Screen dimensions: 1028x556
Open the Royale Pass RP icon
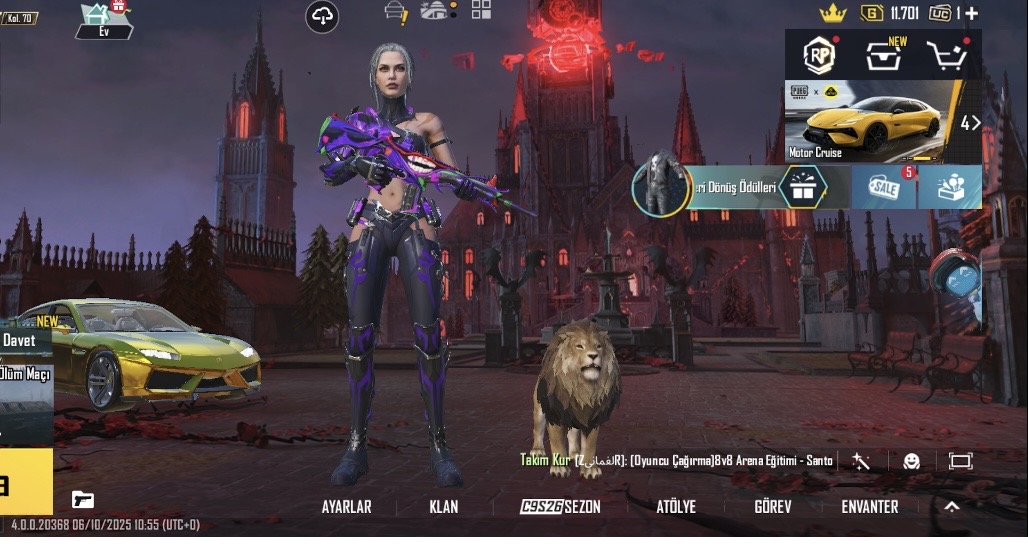pyautogui.click(x=820, y=55)
